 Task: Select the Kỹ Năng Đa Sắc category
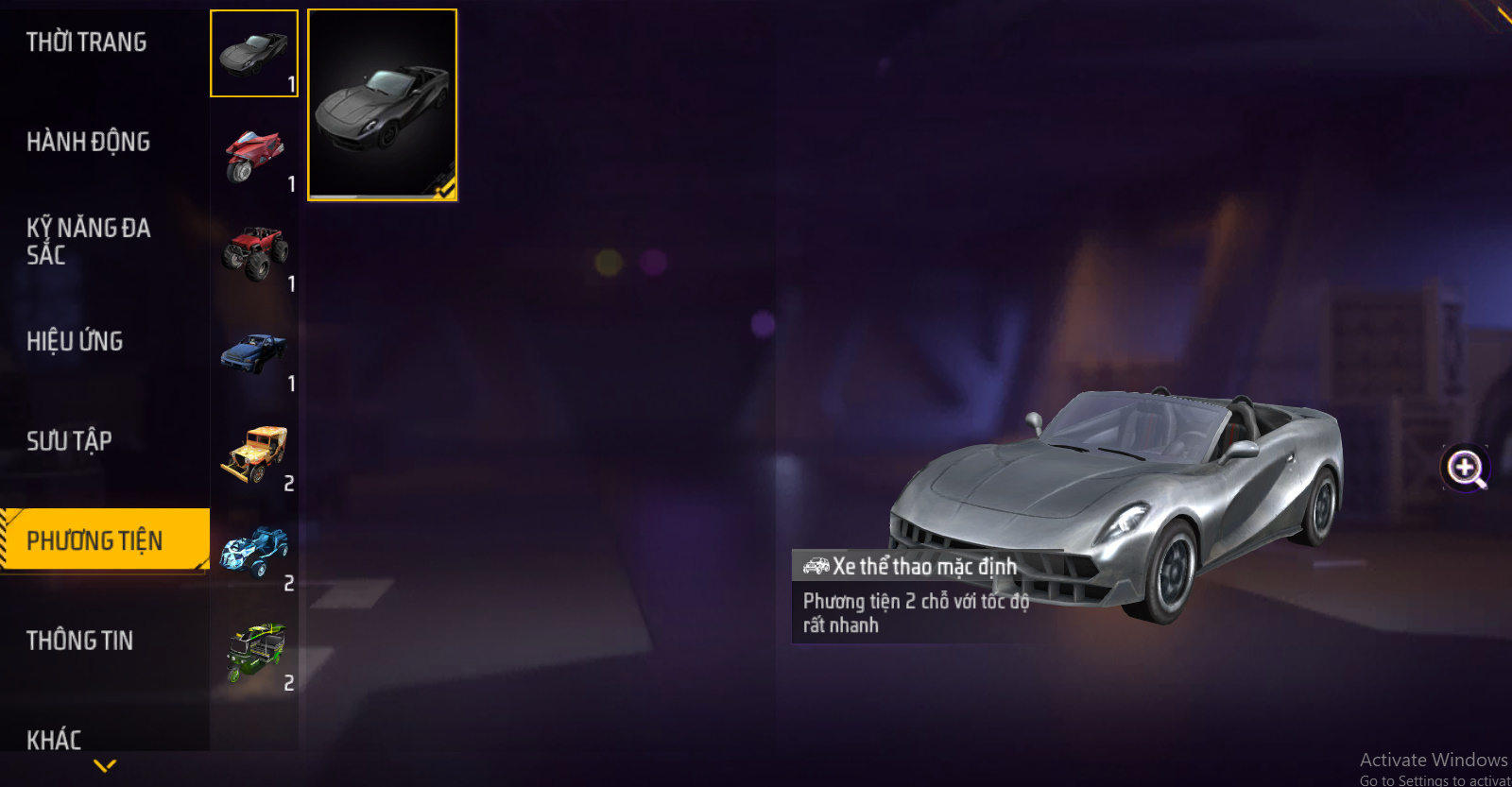(89, 241)
